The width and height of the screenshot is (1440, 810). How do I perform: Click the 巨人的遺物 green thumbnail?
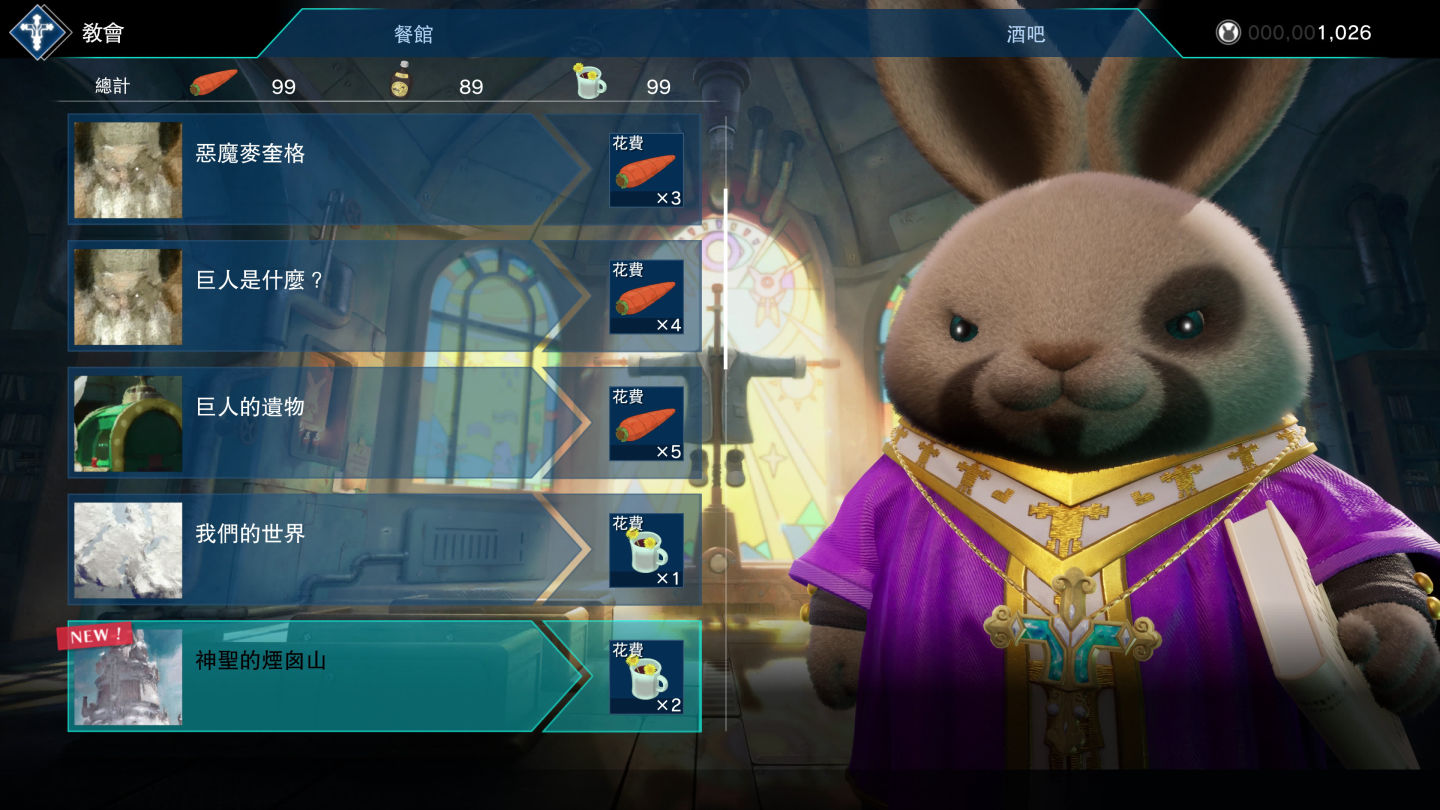[x=128, y=423]
